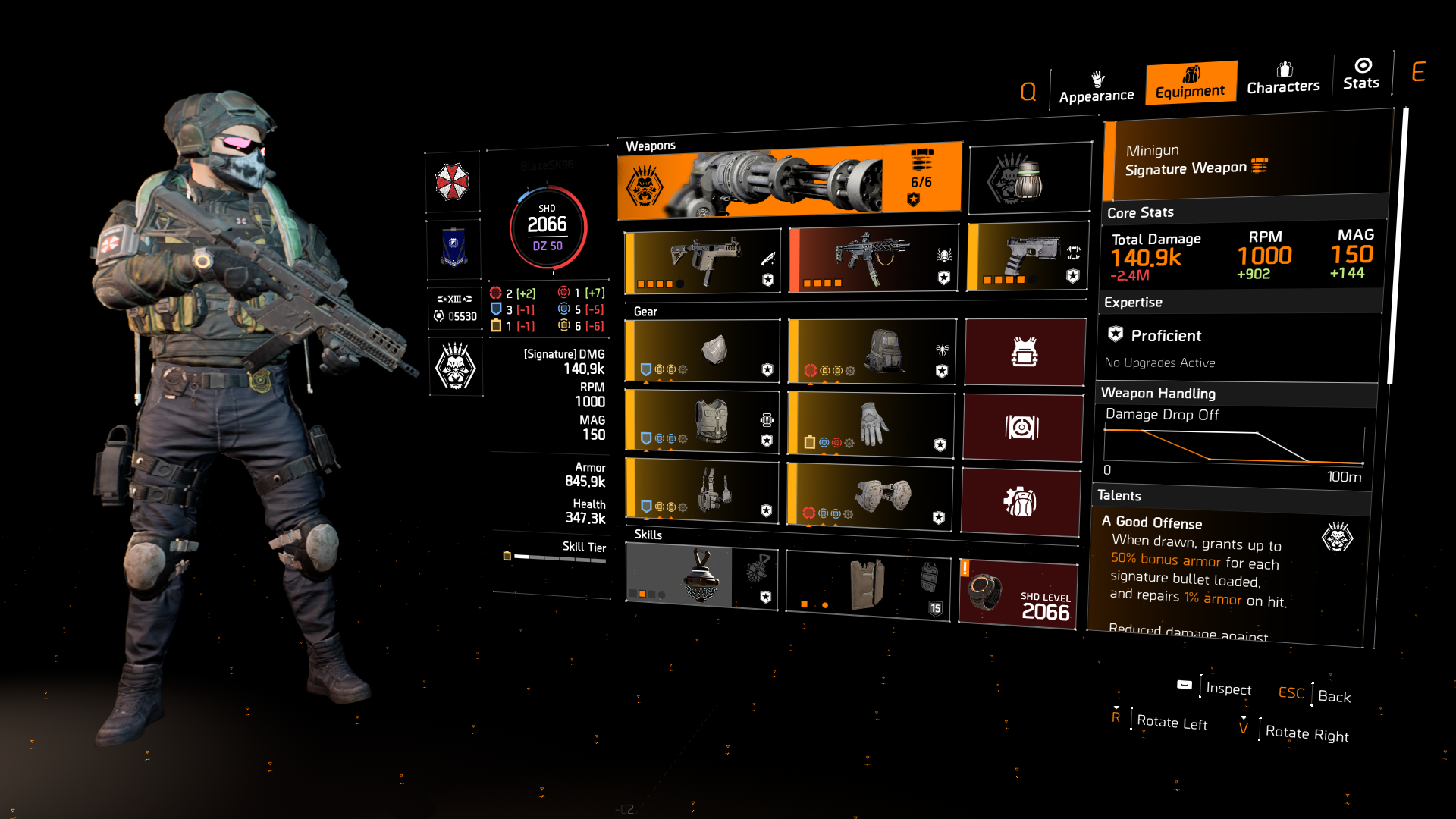This screenshot has width=1456, height=819.
Task: Open the grenade slot
Action: coord(1029,177)
